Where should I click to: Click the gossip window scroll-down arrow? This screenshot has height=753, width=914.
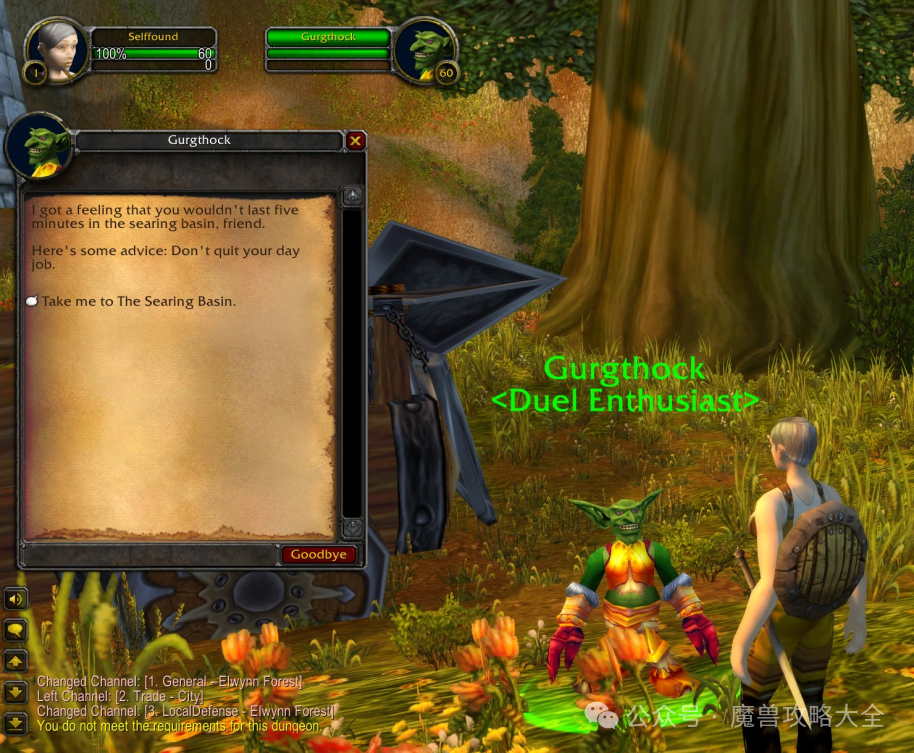(352, 526)
